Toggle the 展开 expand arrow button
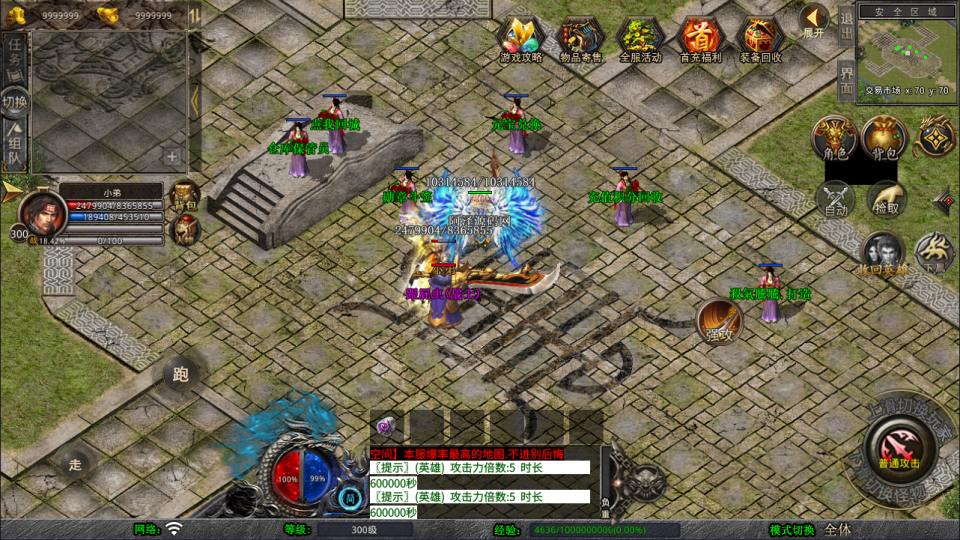960x540 pixels. click(815, 20)
